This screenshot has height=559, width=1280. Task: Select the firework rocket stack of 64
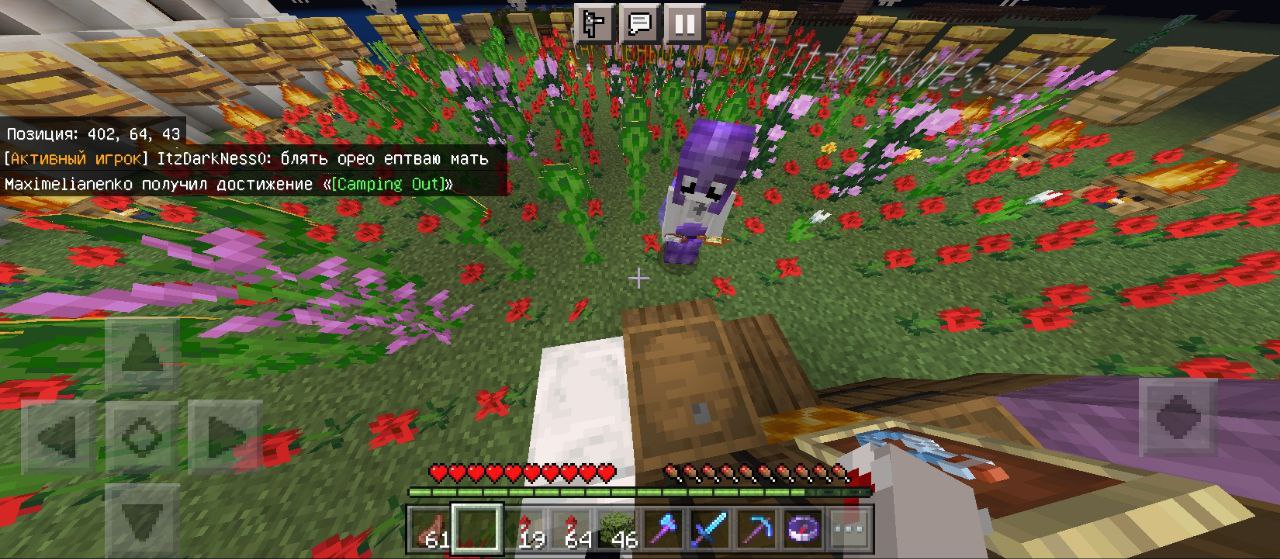coord(574,528)
